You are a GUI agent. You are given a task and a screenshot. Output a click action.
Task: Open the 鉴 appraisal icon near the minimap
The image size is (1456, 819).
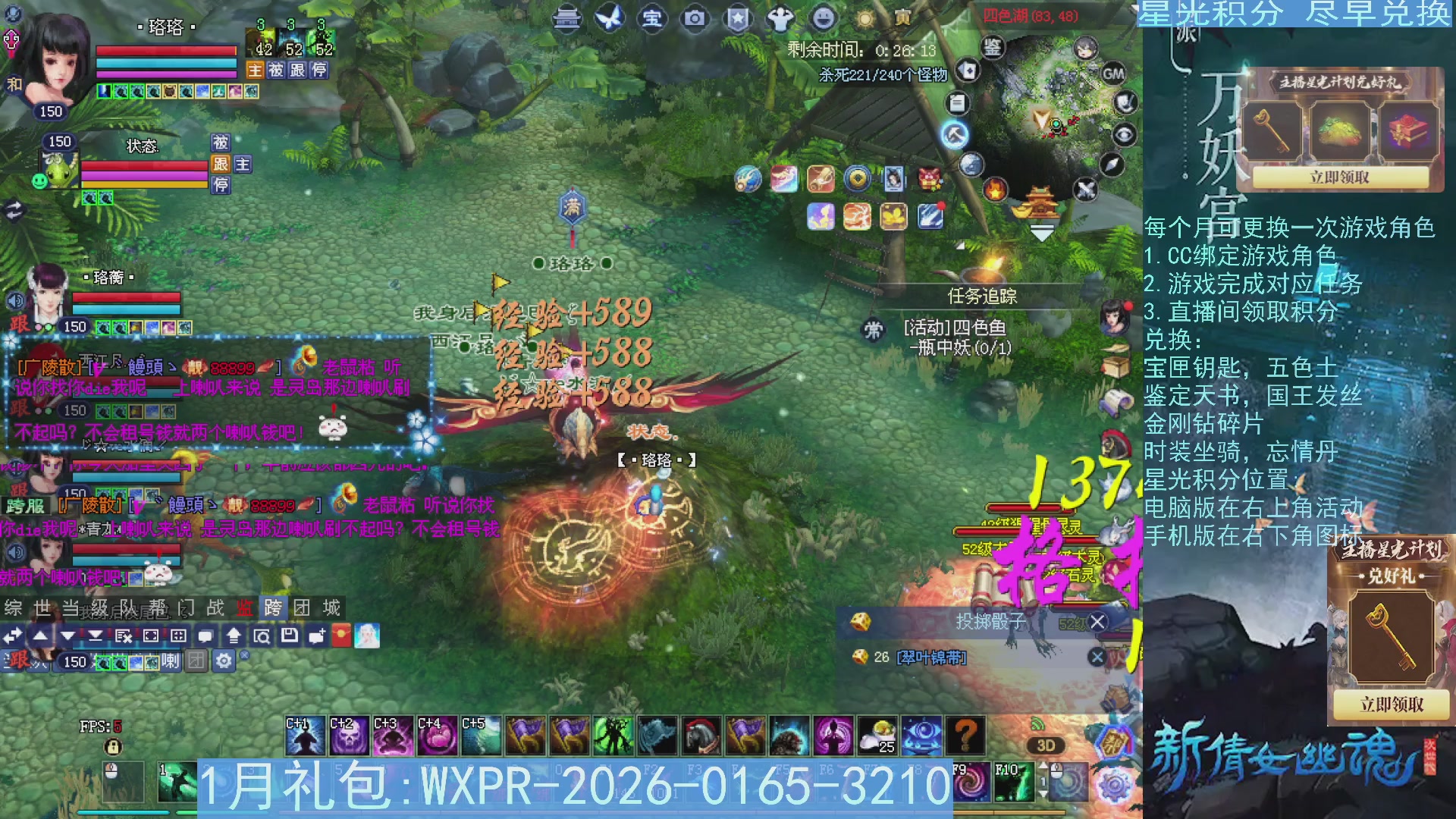[x=991, y=48]
